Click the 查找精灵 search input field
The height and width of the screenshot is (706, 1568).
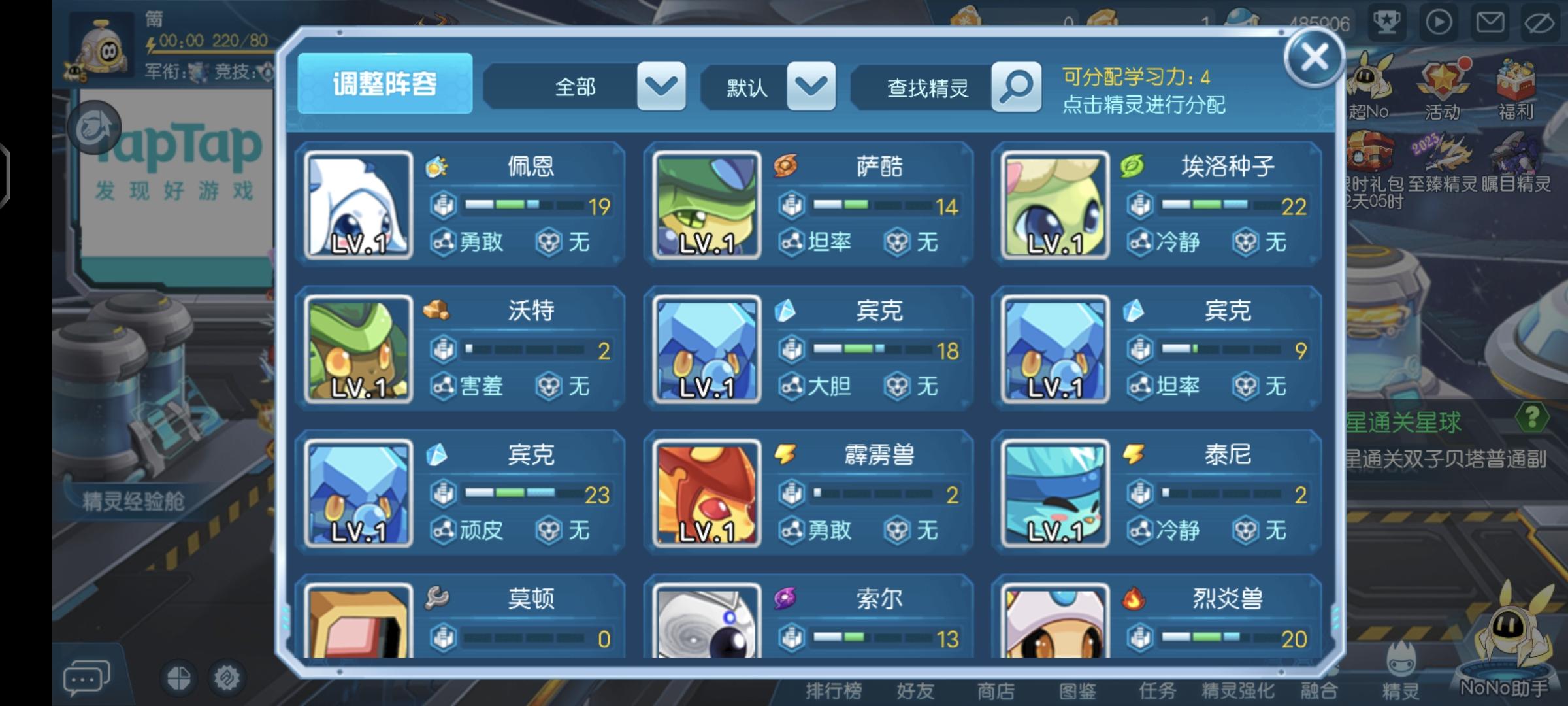[x=928, y=88]
